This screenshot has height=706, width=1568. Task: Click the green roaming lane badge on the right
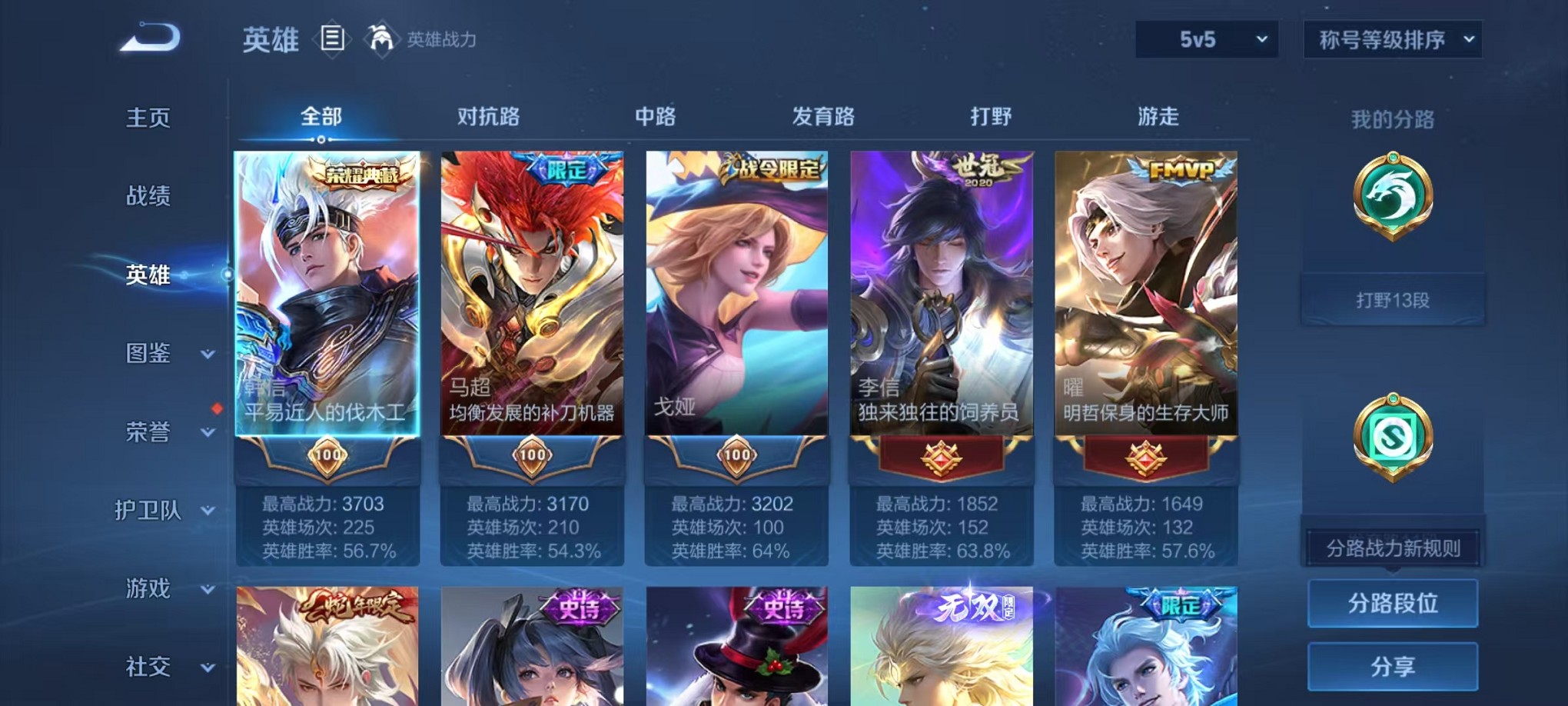[x=1393, y=435]
